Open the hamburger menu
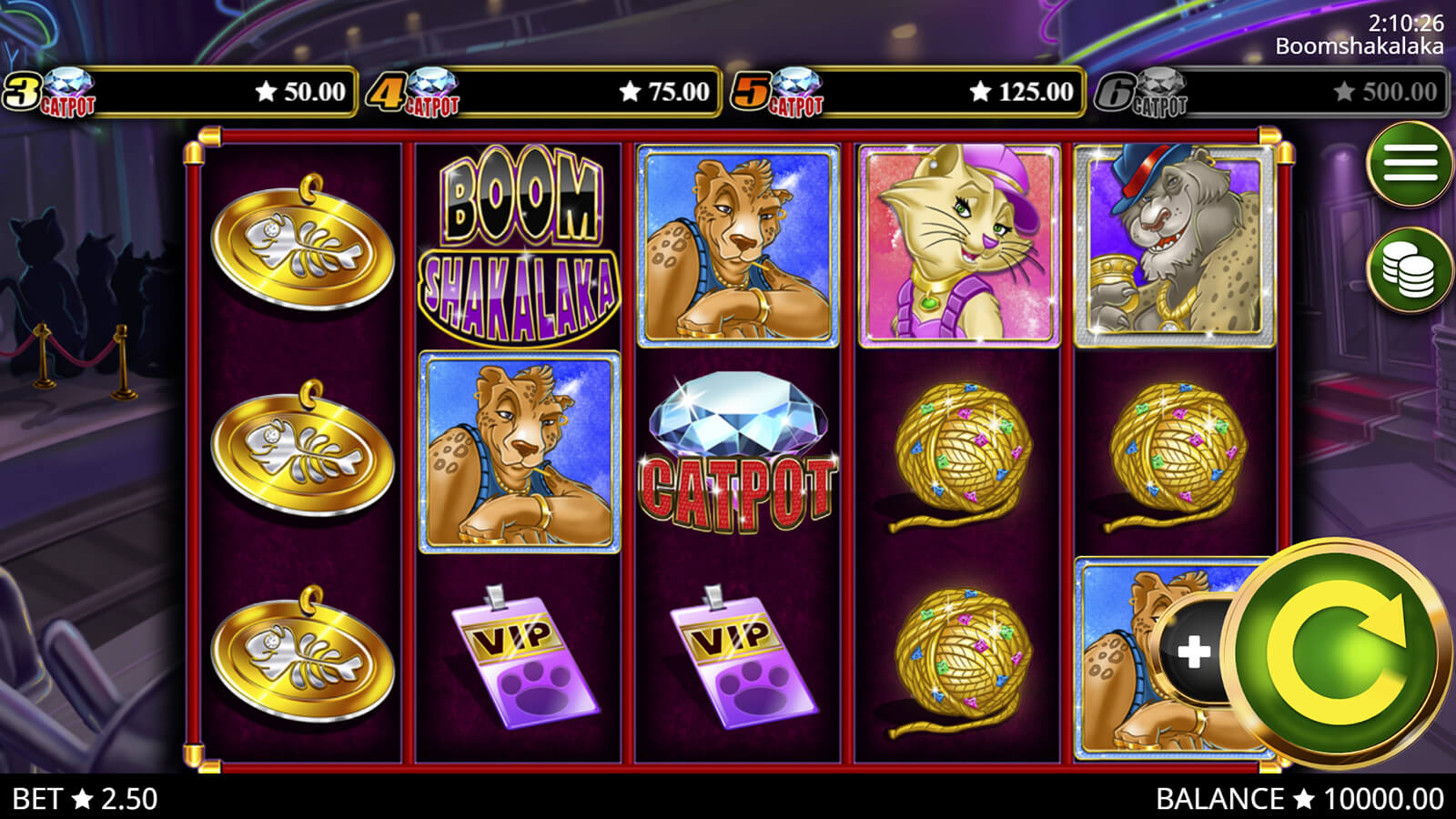1456x819 pixels. click(1409, 165)
